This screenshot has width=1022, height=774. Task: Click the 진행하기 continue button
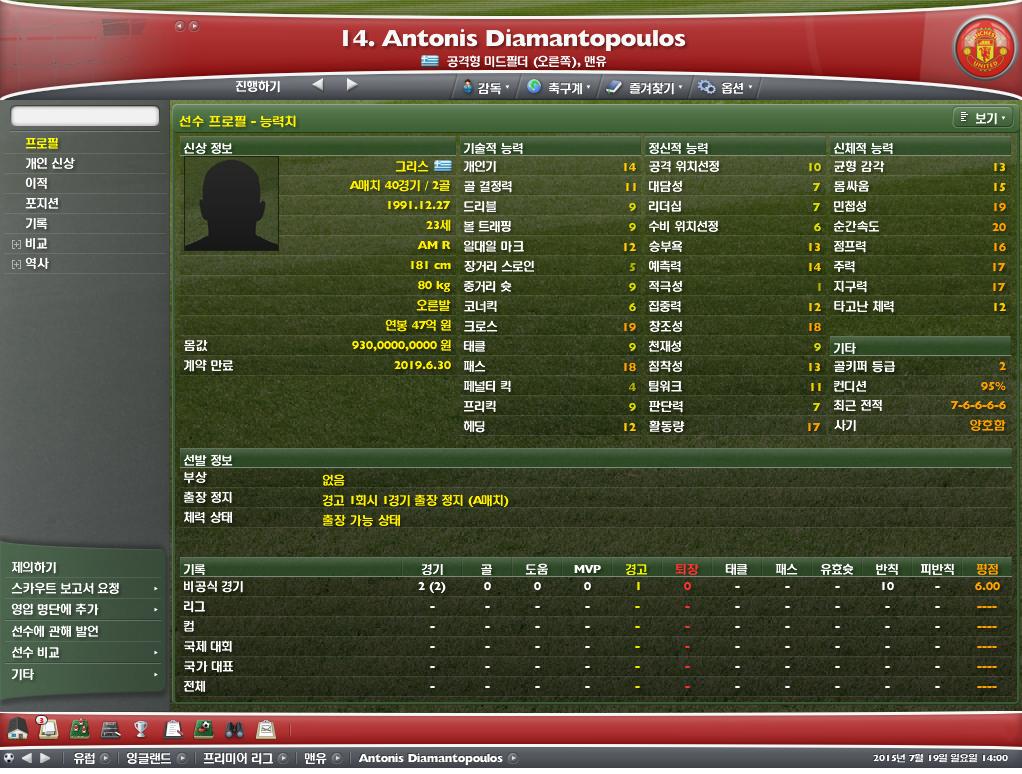pos(258,86)
